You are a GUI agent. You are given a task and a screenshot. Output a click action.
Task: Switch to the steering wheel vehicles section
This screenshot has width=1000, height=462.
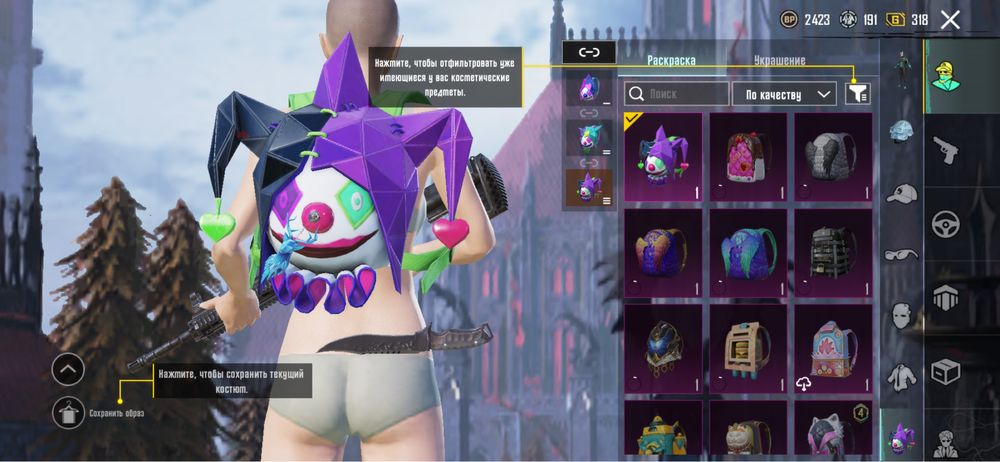pyautogui.click(x=945, y=224)
